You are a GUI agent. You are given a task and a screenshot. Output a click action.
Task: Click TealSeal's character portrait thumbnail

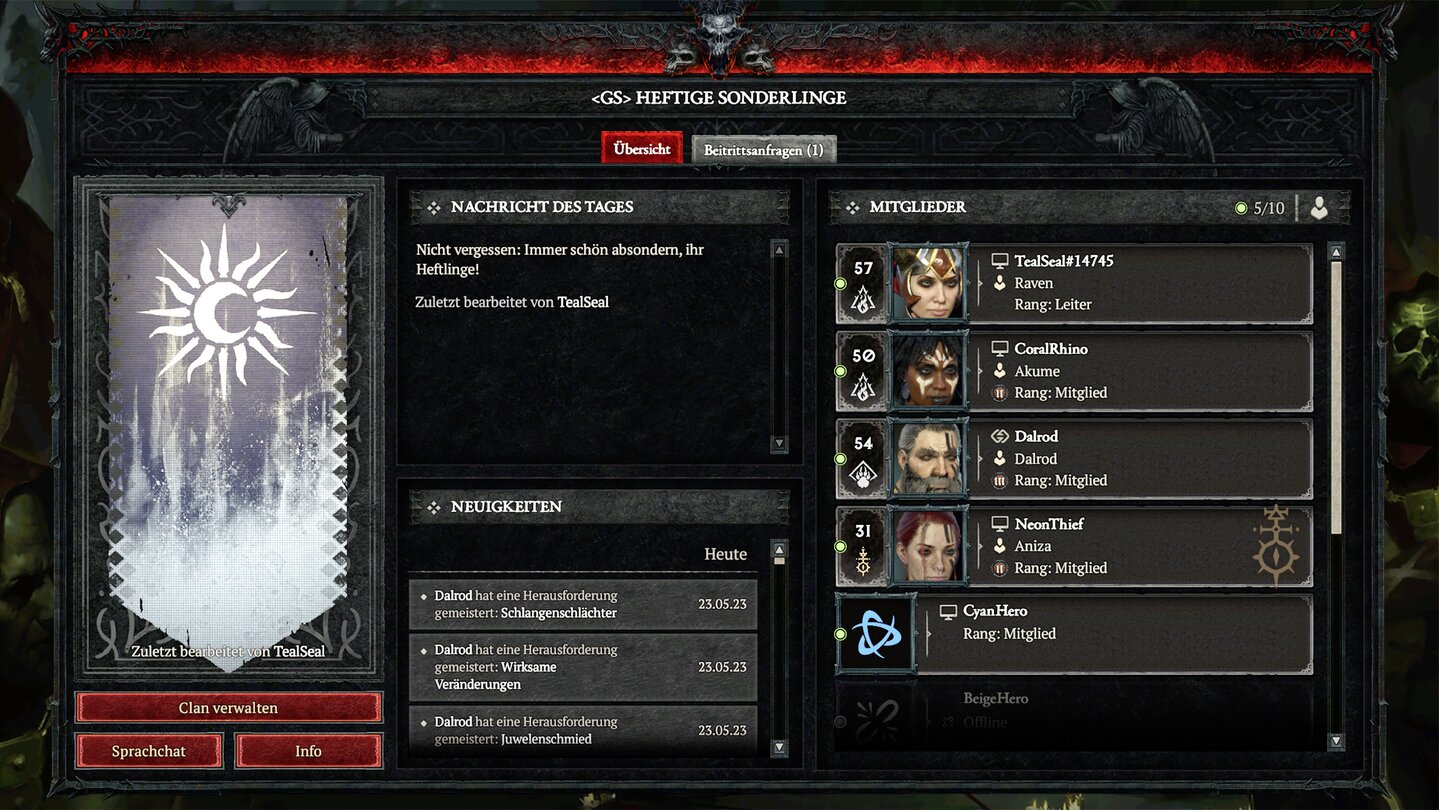[928, 283]
